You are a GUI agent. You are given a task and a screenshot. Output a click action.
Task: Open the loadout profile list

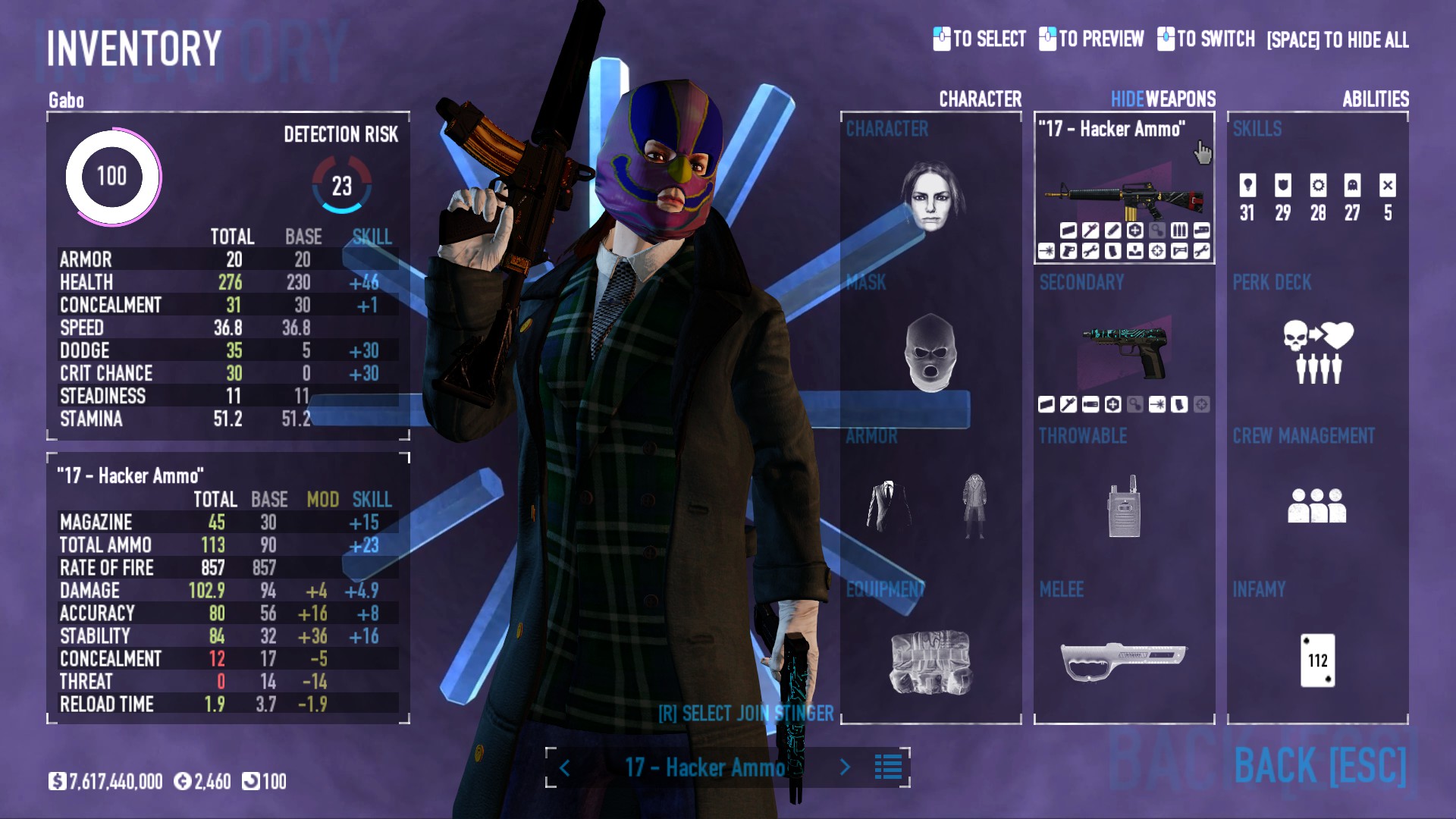tap(888, 767)
